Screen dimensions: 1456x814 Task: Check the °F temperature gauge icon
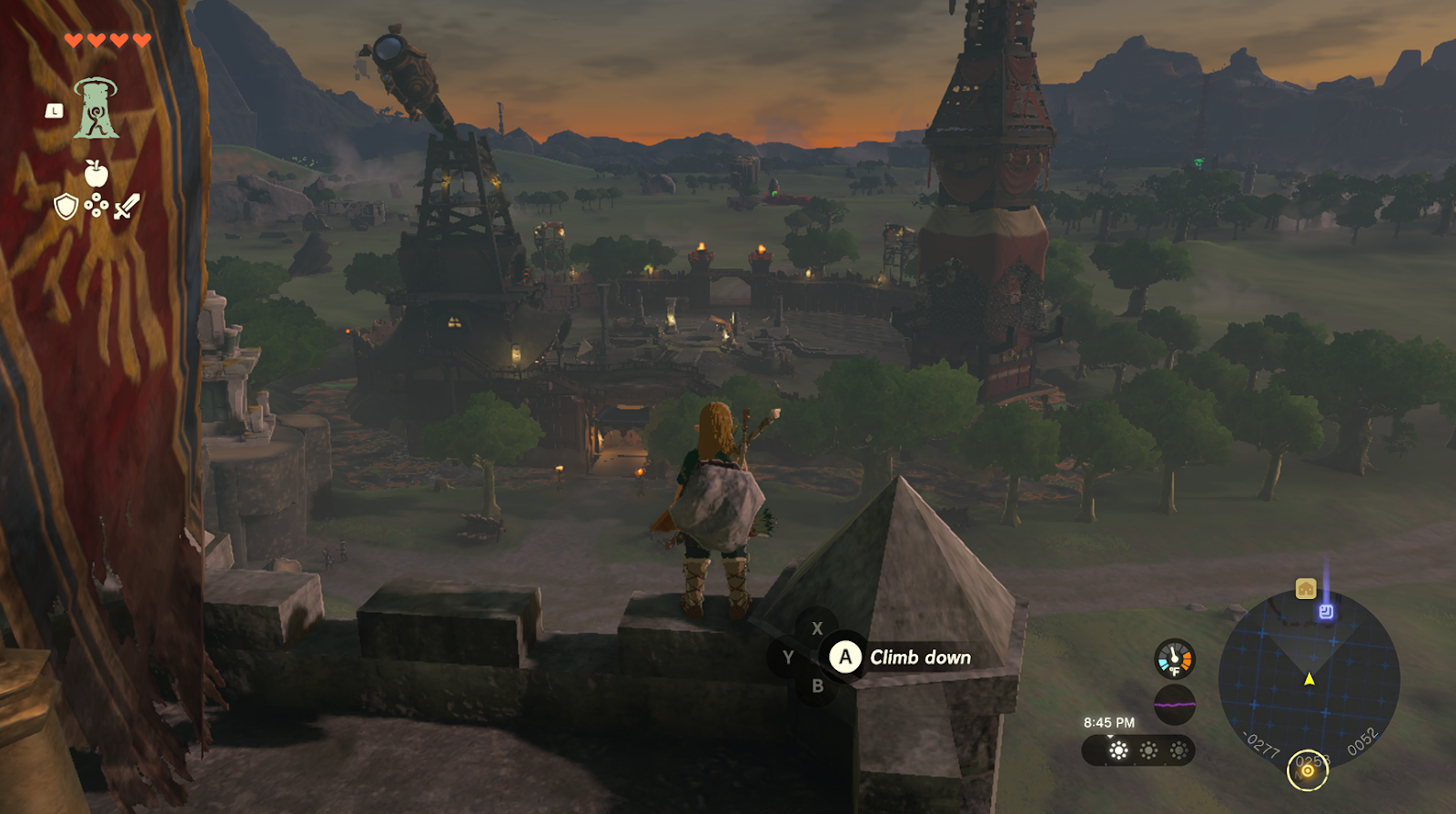coord(1174,659)
